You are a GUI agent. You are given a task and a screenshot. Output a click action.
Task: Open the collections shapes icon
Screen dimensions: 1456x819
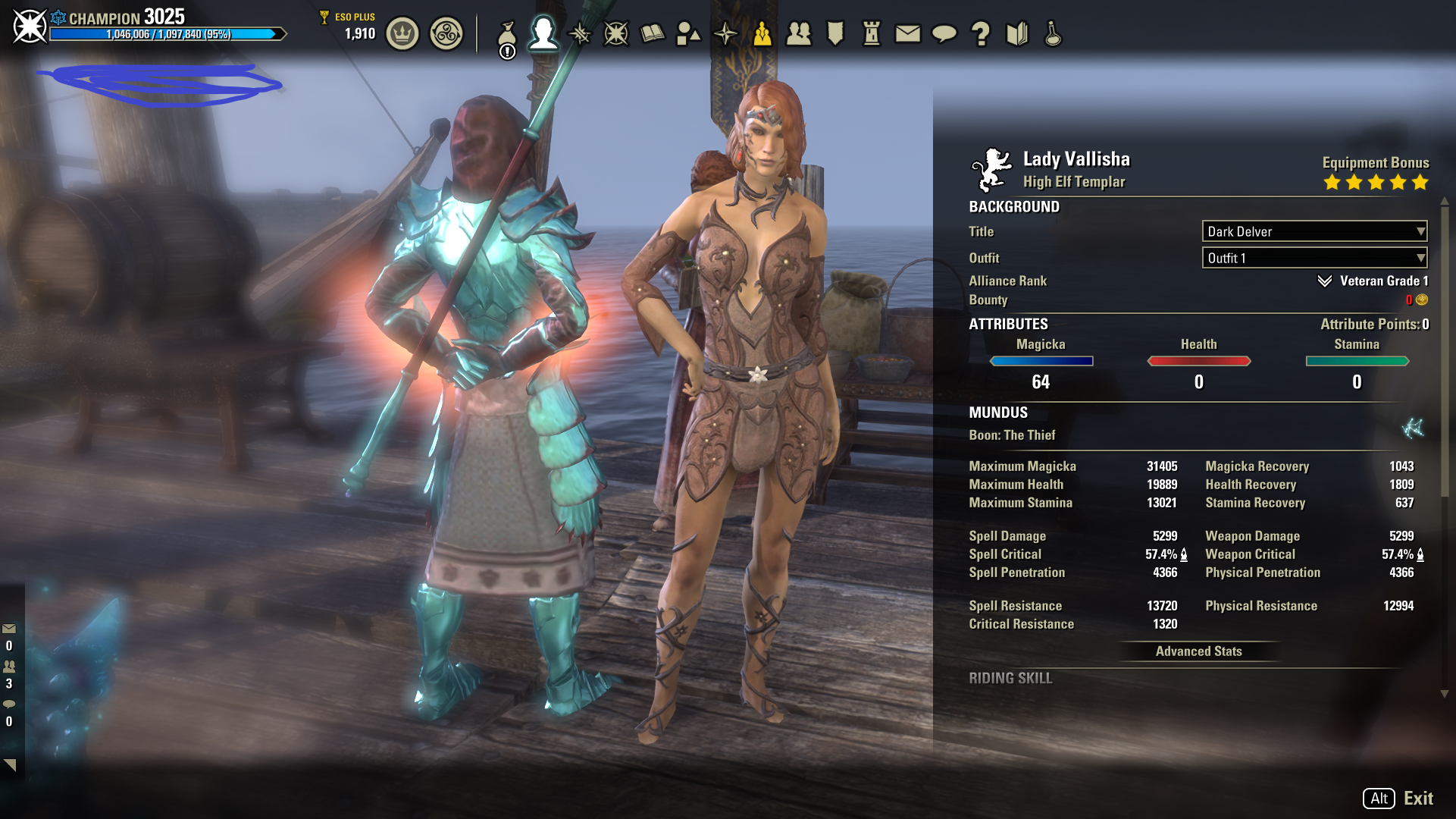(x=688, y=34)
